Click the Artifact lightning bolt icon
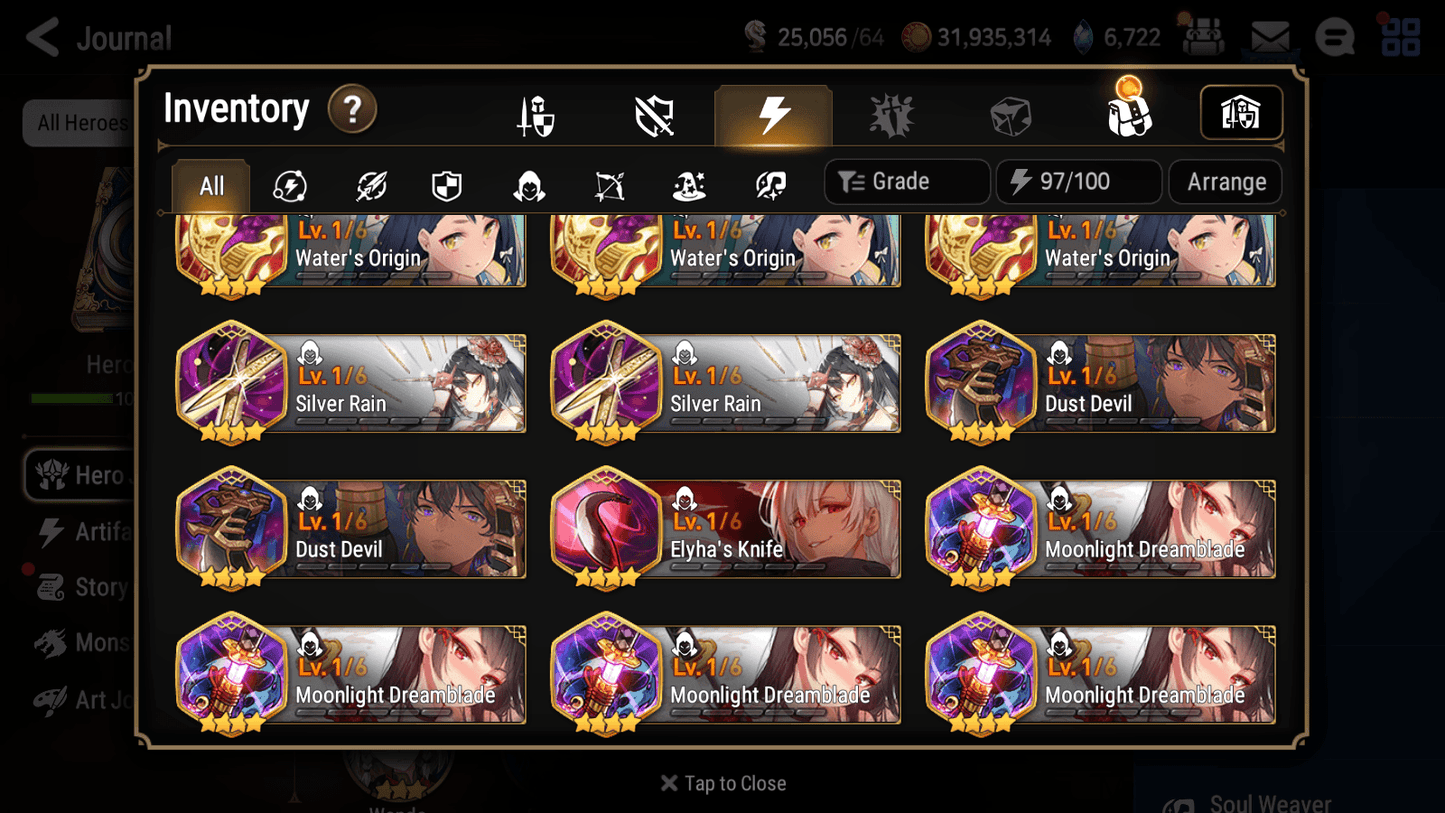 [773, 114]
